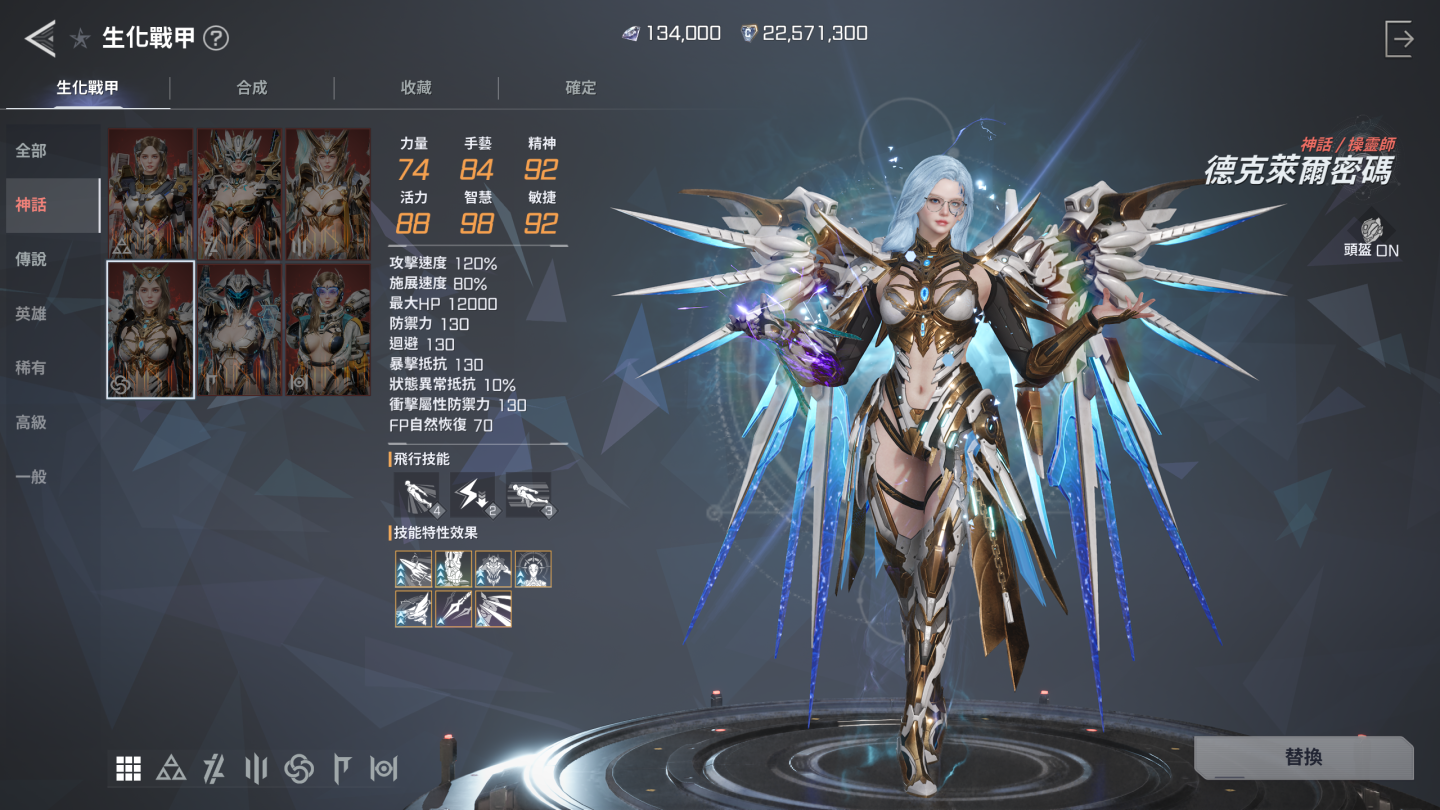Toggle the 頭盔 ON helmet display
The height and width of the screenshot is (810, 1440).
(1371, 238)
